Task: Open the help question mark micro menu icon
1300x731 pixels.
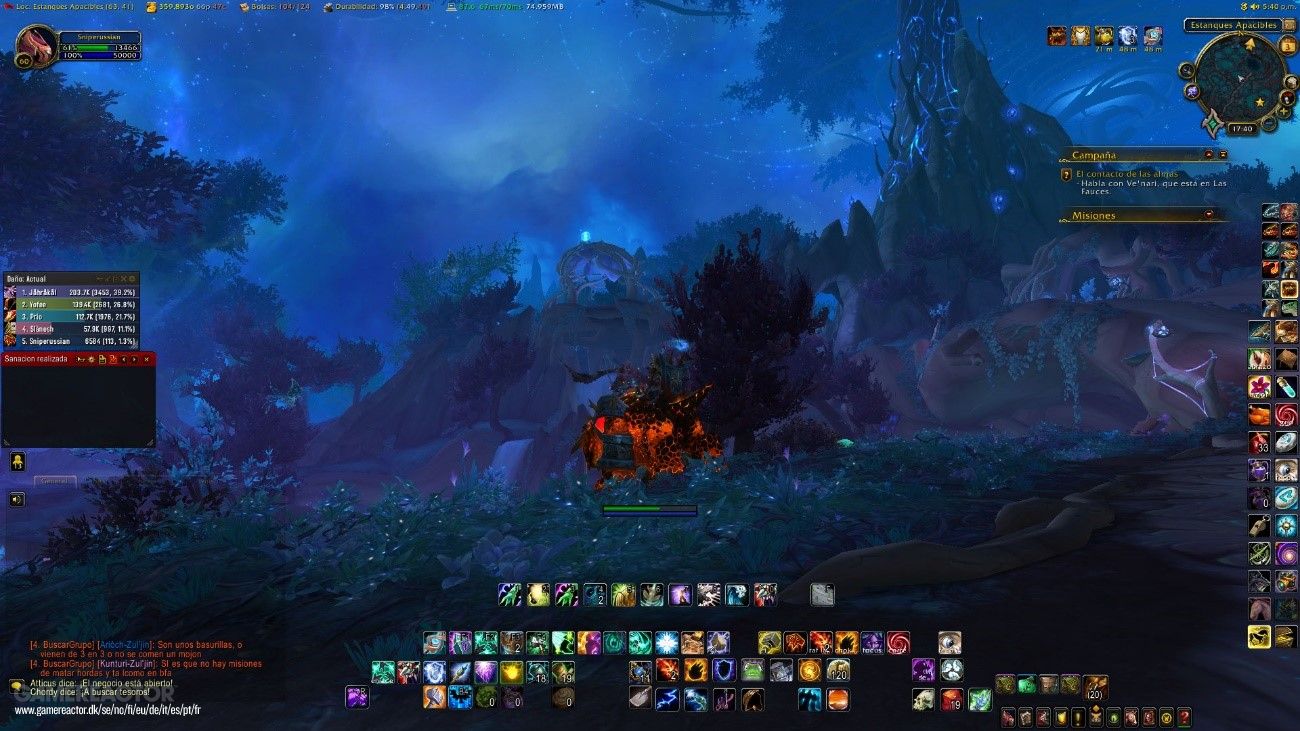Action: tap(1184, 718)
